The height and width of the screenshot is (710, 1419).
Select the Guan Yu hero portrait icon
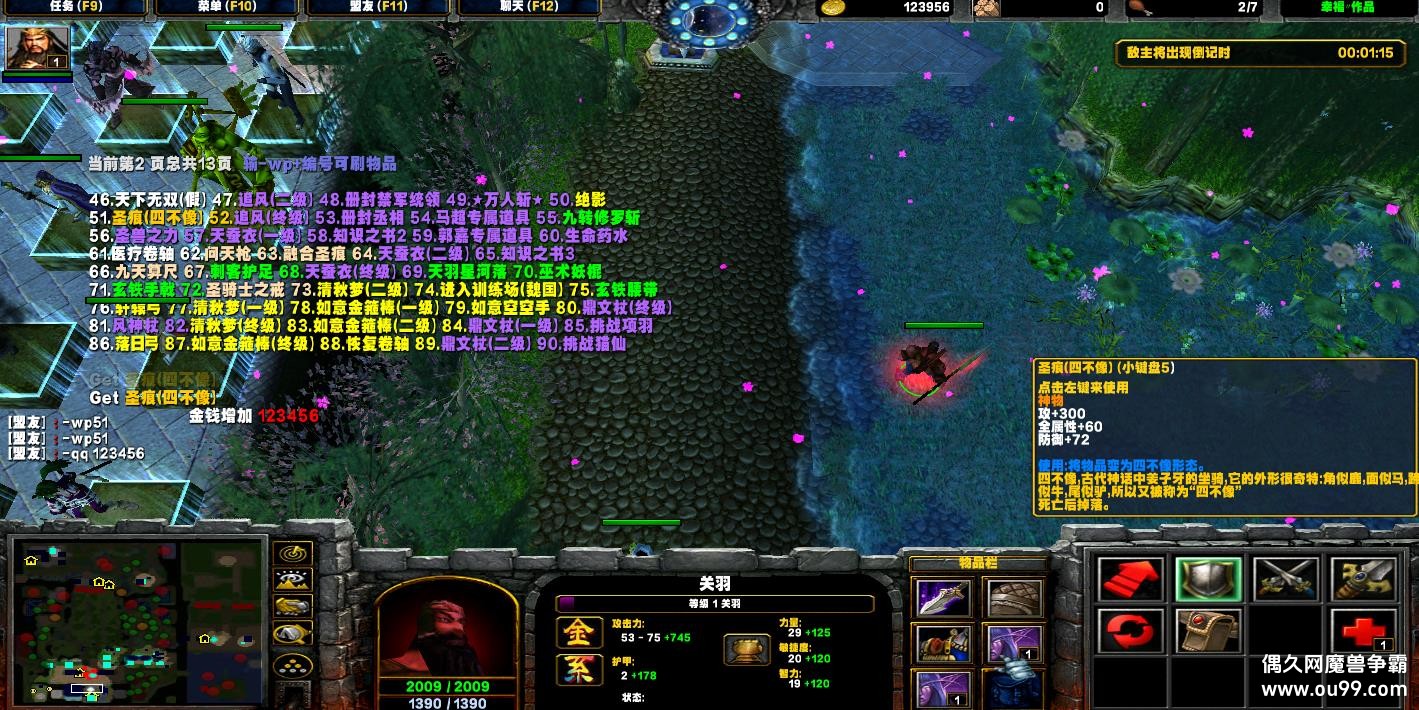point(38,48)
